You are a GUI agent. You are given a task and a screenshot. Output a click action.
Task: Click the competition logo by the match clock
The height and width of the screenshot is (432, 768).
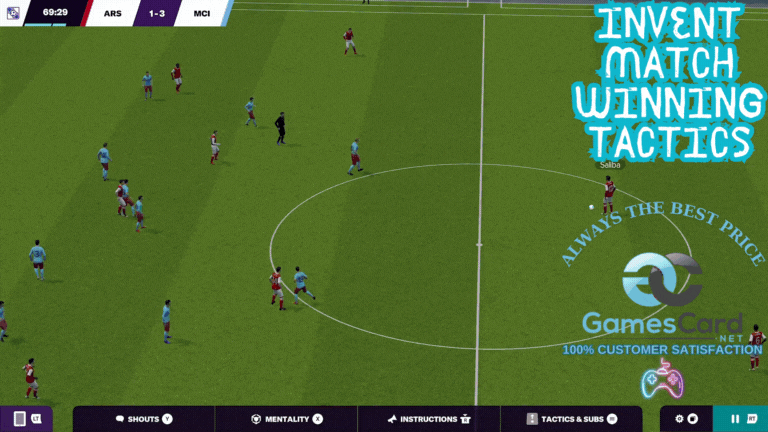[10, 13]
